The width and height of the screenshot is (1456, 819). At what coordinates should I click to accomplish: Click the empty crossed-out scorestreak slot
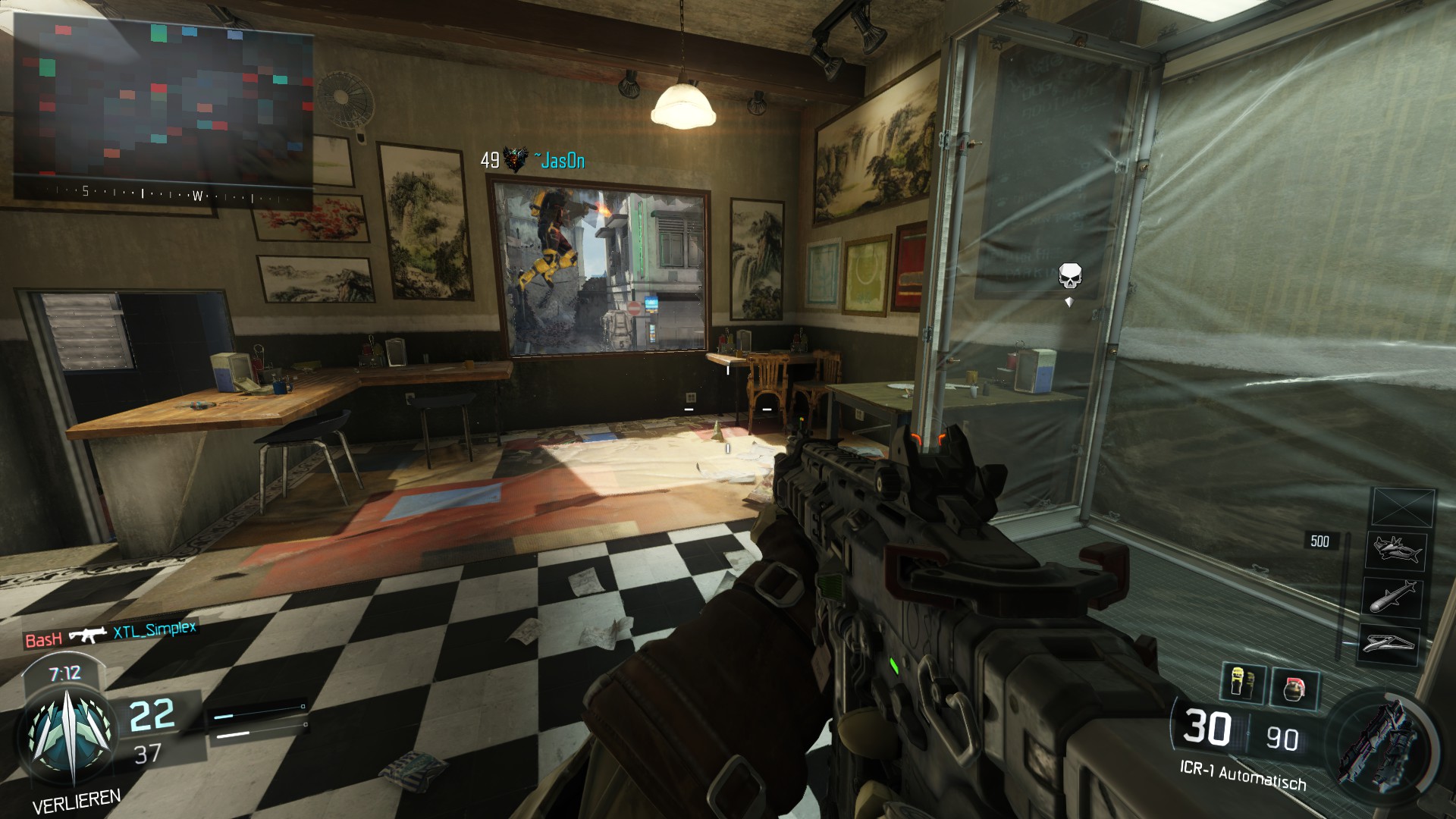pyautogui.click(x=1404, y=507)
